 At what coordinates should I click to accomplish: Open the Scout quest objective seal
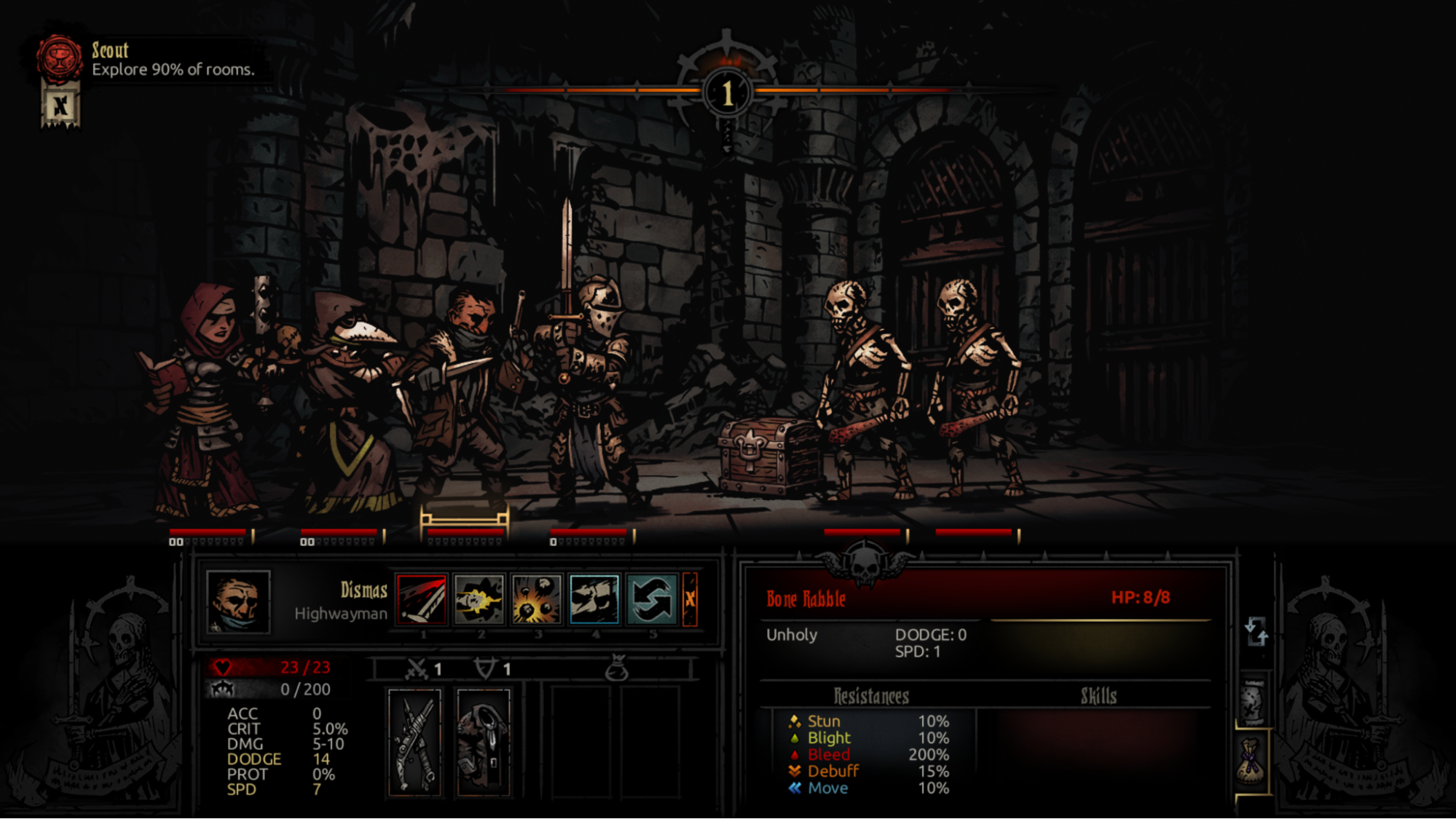[60, 58]
